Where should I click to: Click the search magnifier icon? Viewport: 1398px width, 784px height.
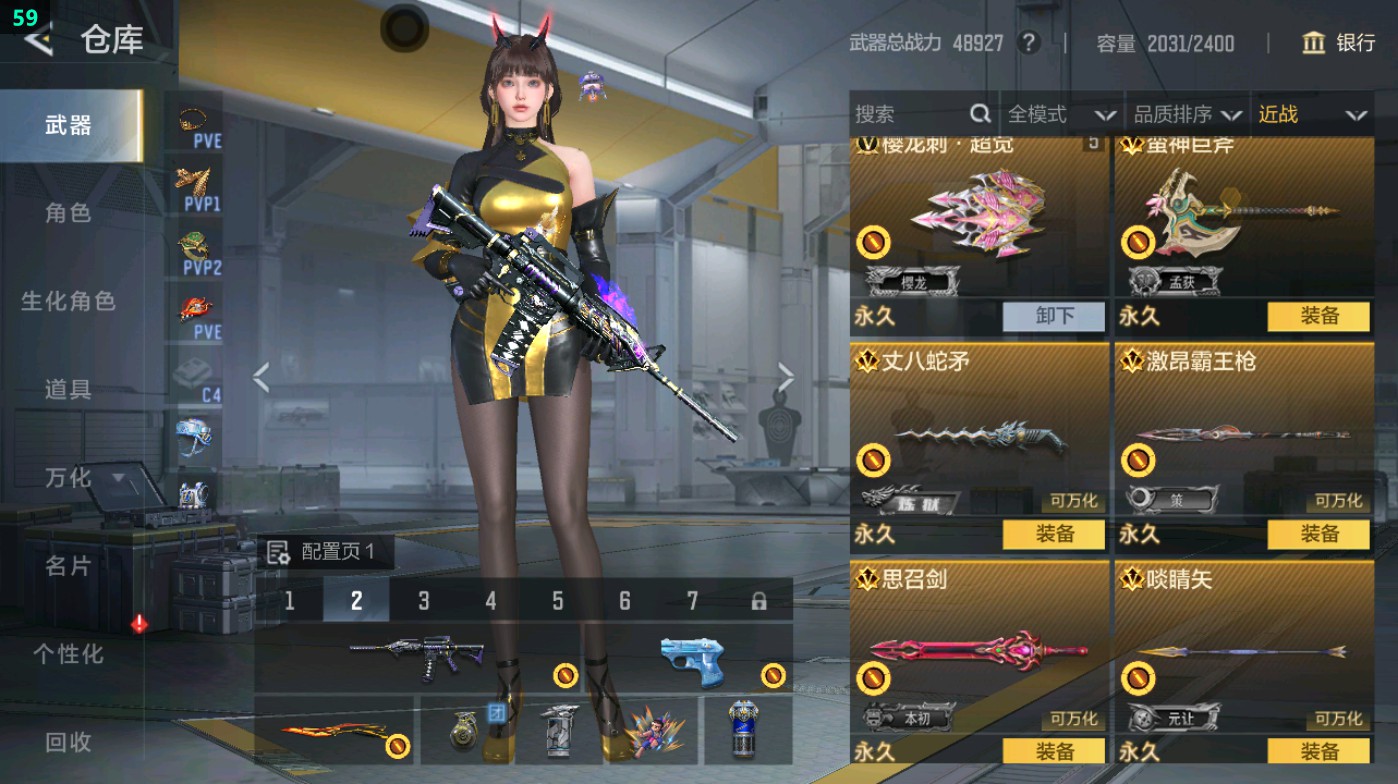tap(979, 114)
